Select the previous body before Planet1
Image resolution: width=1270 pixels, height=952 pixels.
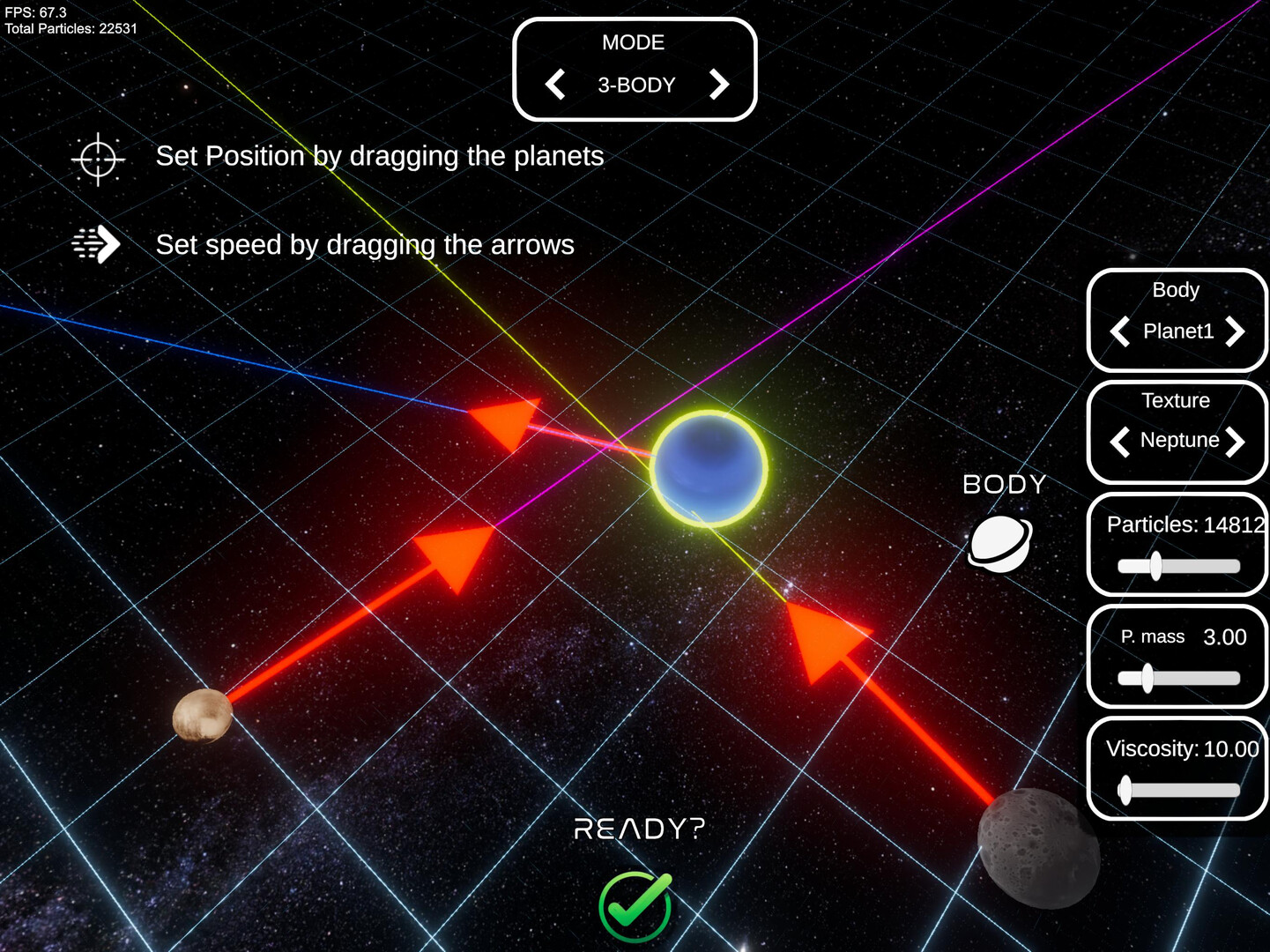click(x=1120, y=332)
